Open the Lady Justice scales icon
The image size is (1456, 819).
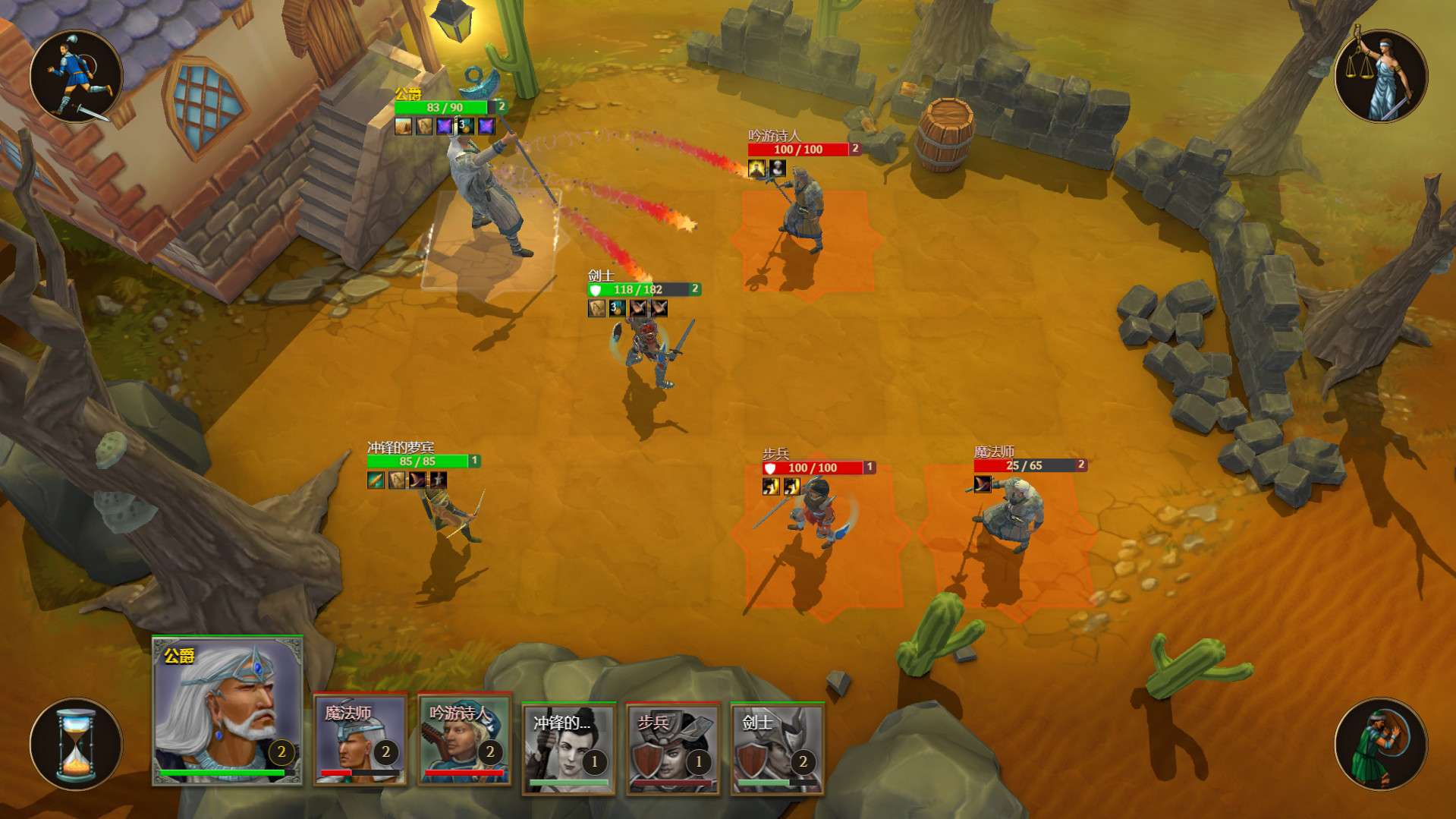[1380, 77]
